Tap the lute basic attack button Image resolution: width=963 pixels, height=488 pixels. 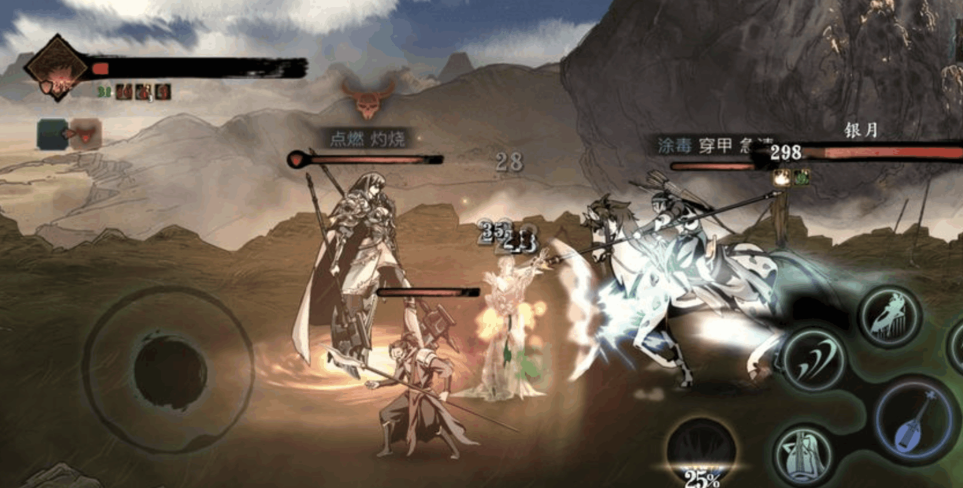916,421
